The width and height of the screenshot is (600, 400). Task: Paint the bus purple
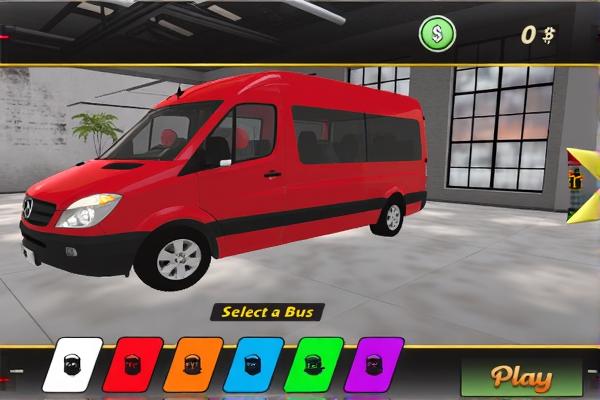(x=373, y=365)
